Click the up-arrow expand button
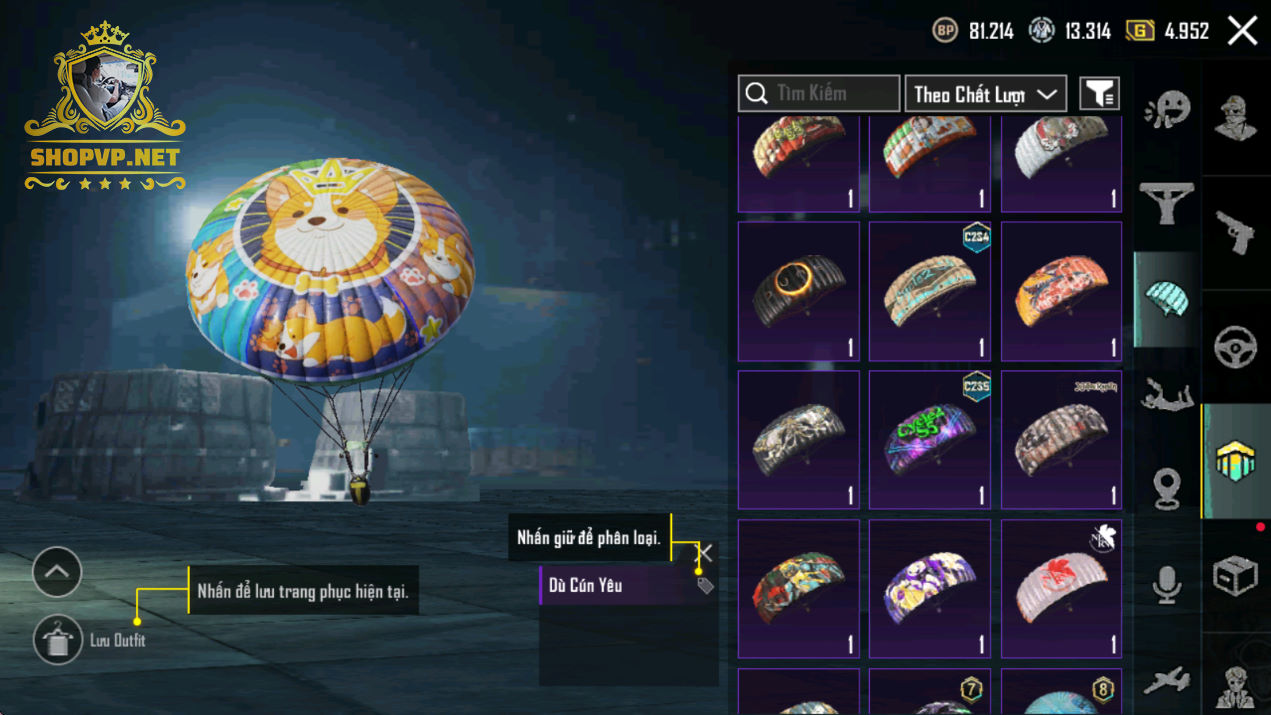1271x715 pixels. coord(57,572)
